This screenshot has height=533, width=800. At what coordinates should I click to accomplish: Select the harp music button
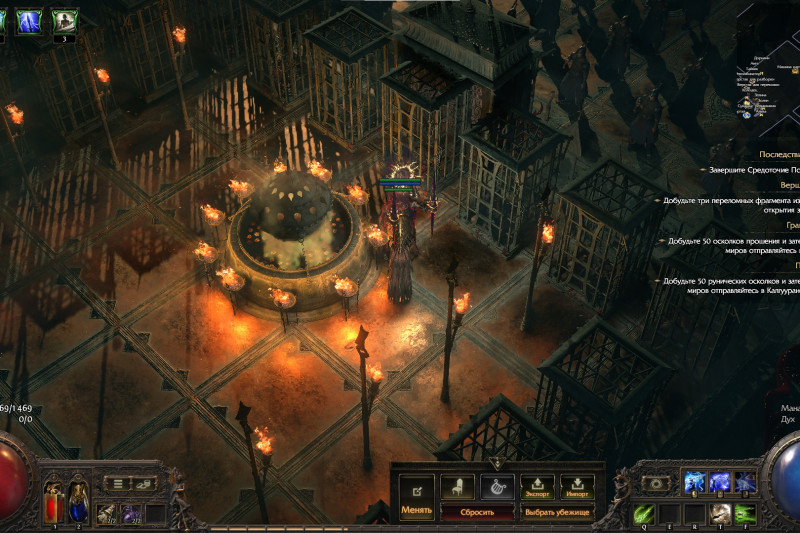tap(496, 487)
